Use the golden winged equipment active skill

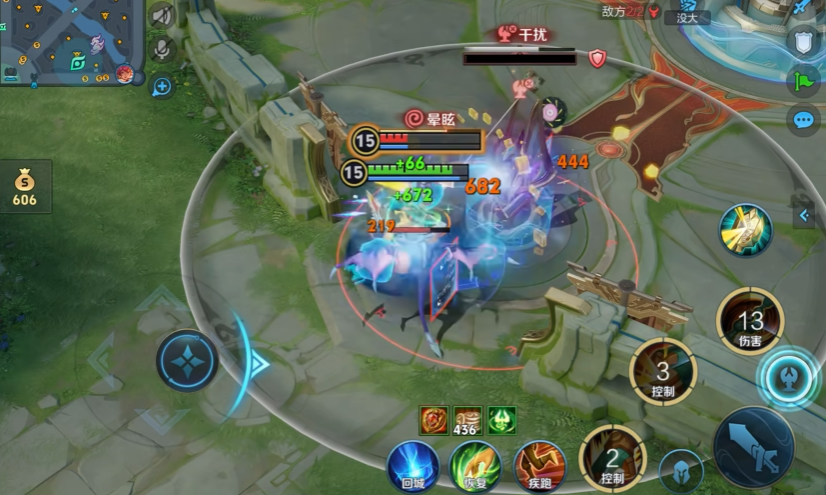click(746, 230)
